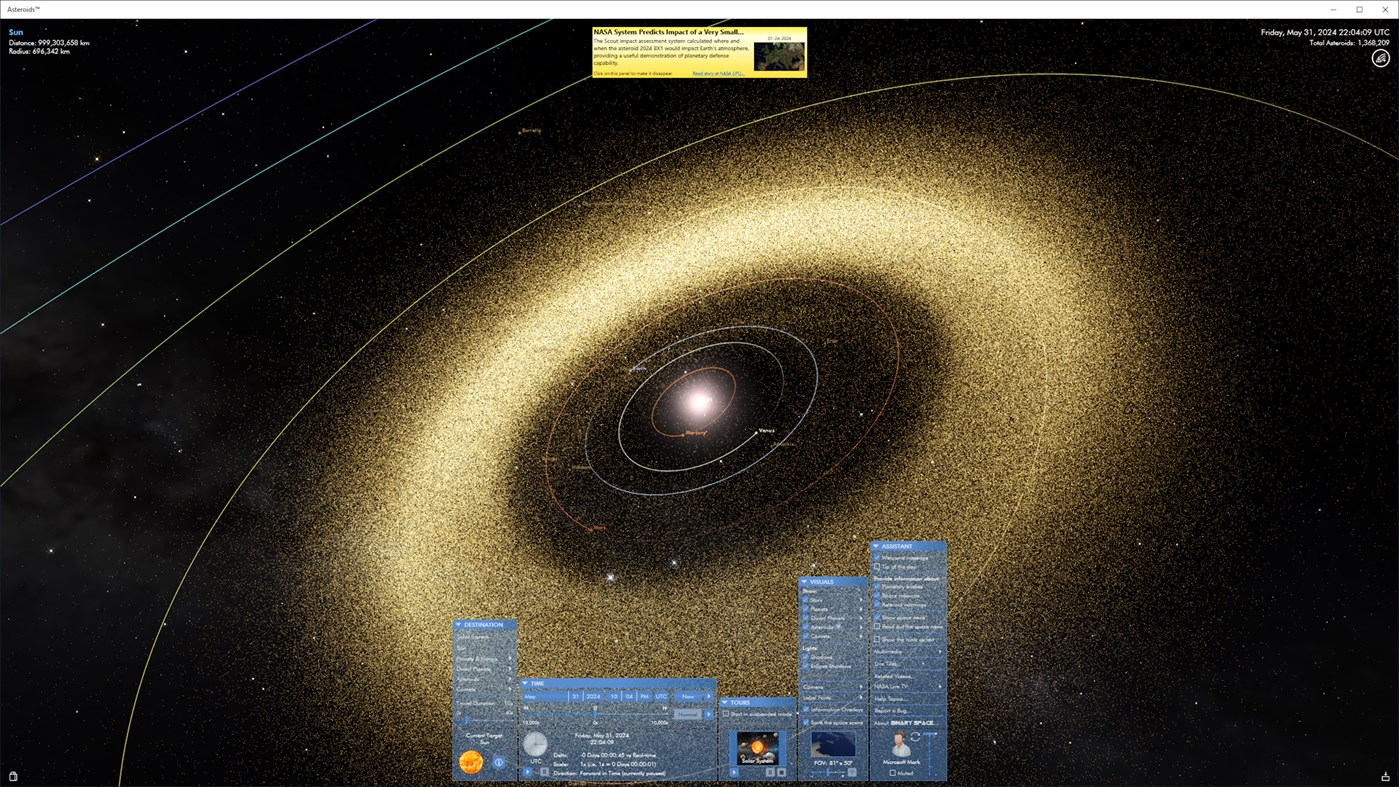Image resolution: width=1399 pixels, height=787 pixels.
Task: Click the UTC clock icon in Time panel
Action: (536, 744)
